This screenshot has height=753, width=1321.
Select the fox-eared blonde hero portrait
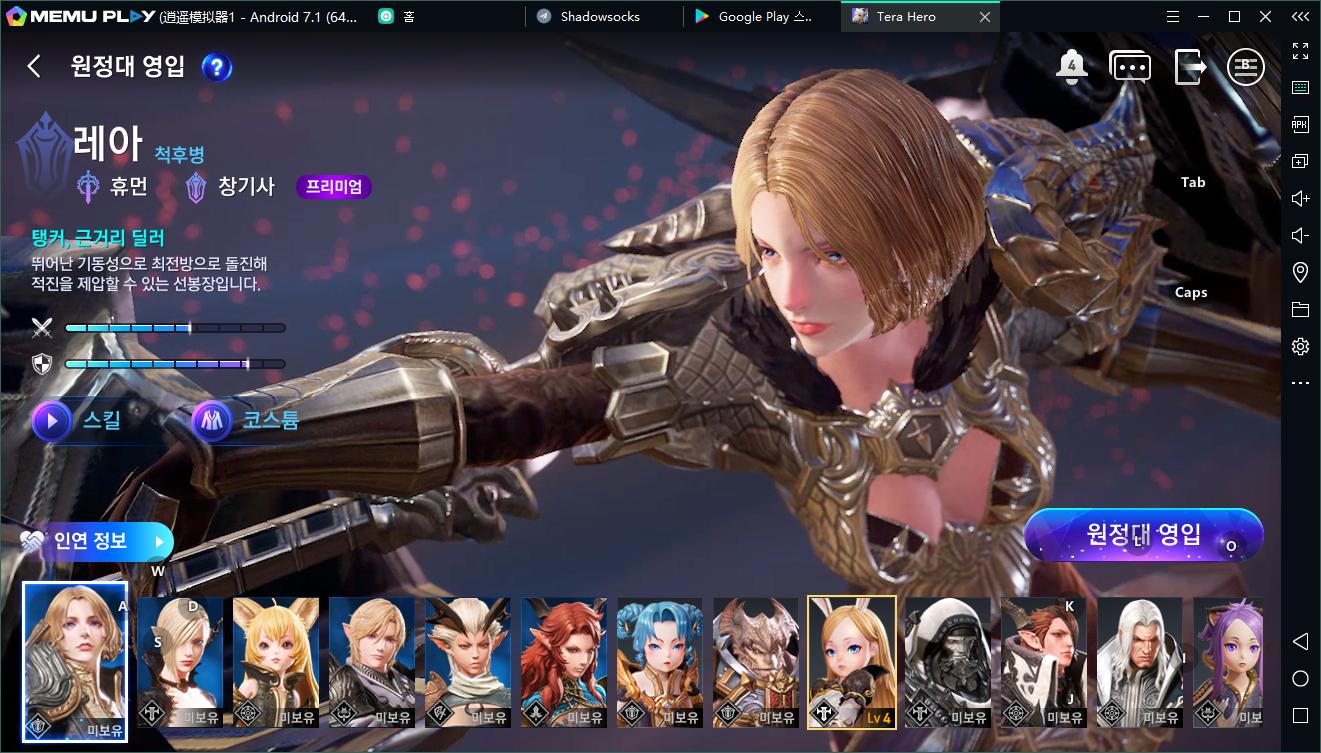(276, 661)
